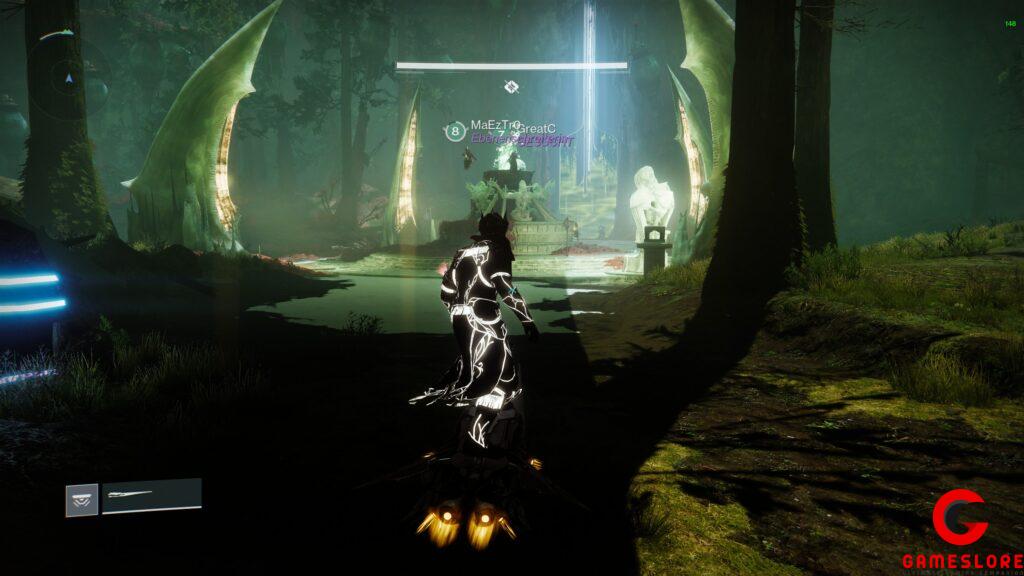Click the GreatC player nameplate

(538, 129)
